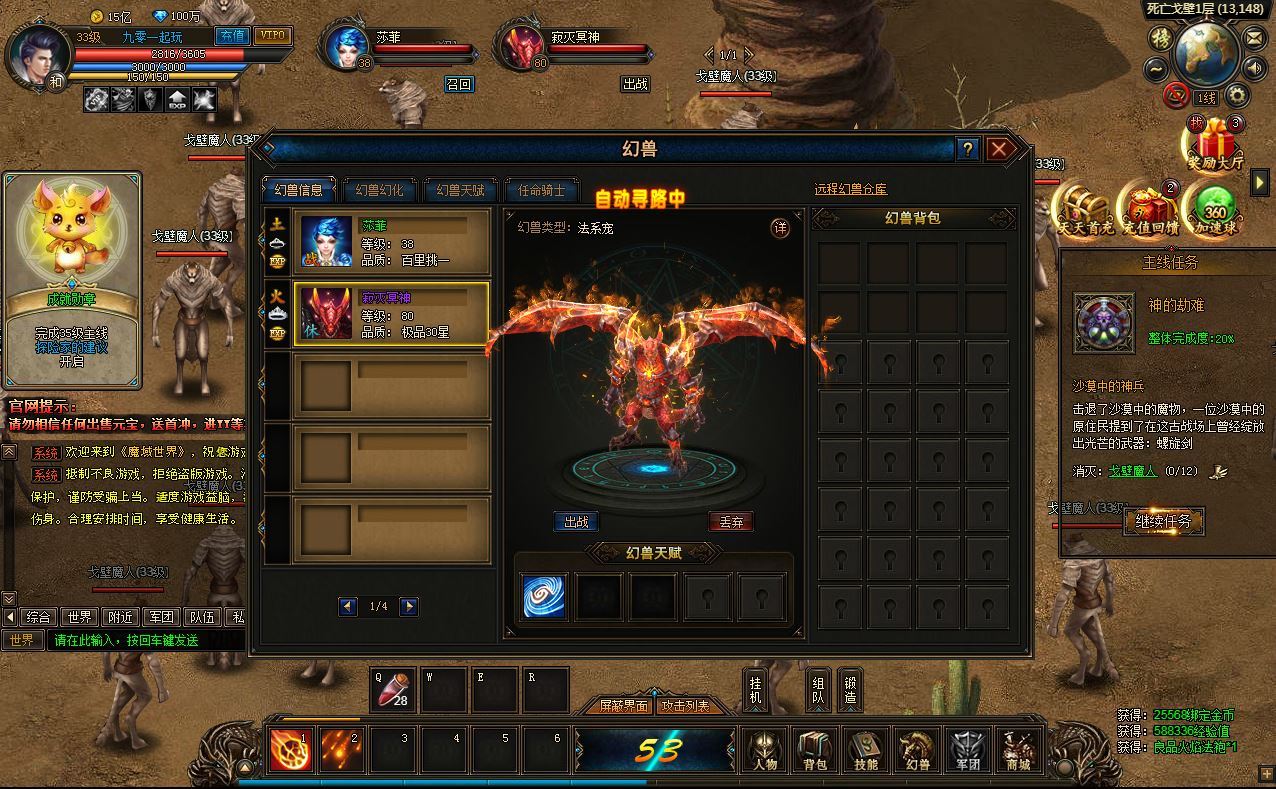Switch to the 幻兽天赋 tab

(x=460, y=190)
